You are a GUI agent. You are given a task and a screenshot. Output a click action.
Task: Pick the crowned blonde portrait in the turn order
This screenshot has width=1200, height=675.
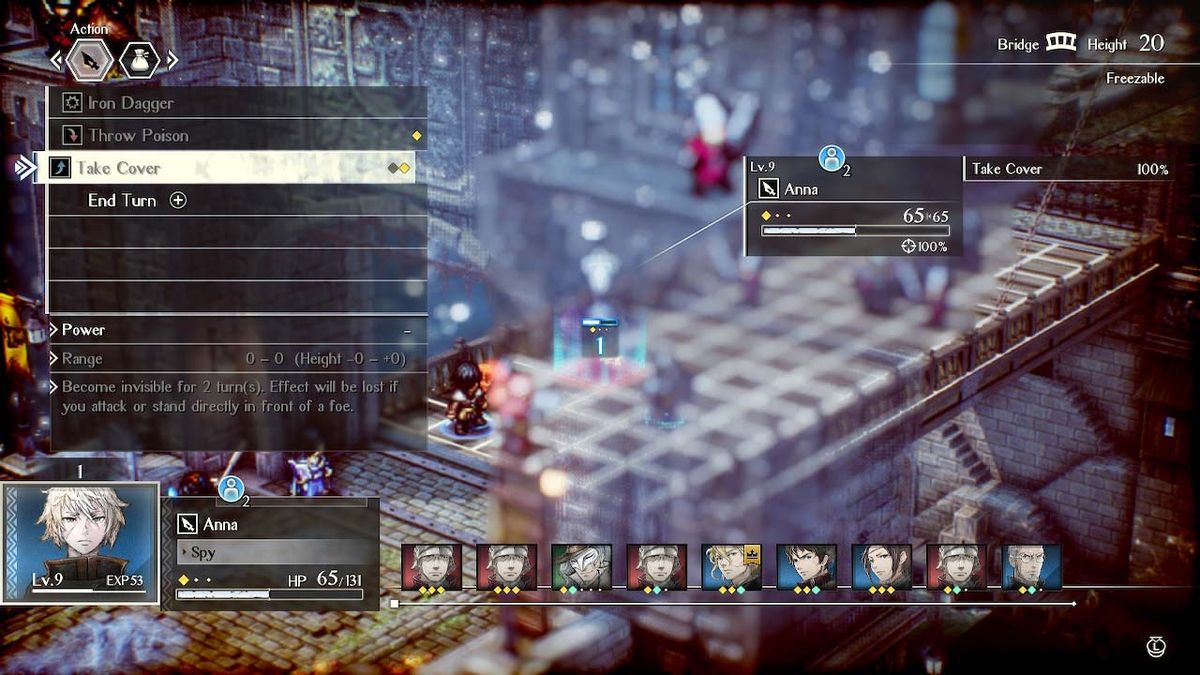[731, 568]
